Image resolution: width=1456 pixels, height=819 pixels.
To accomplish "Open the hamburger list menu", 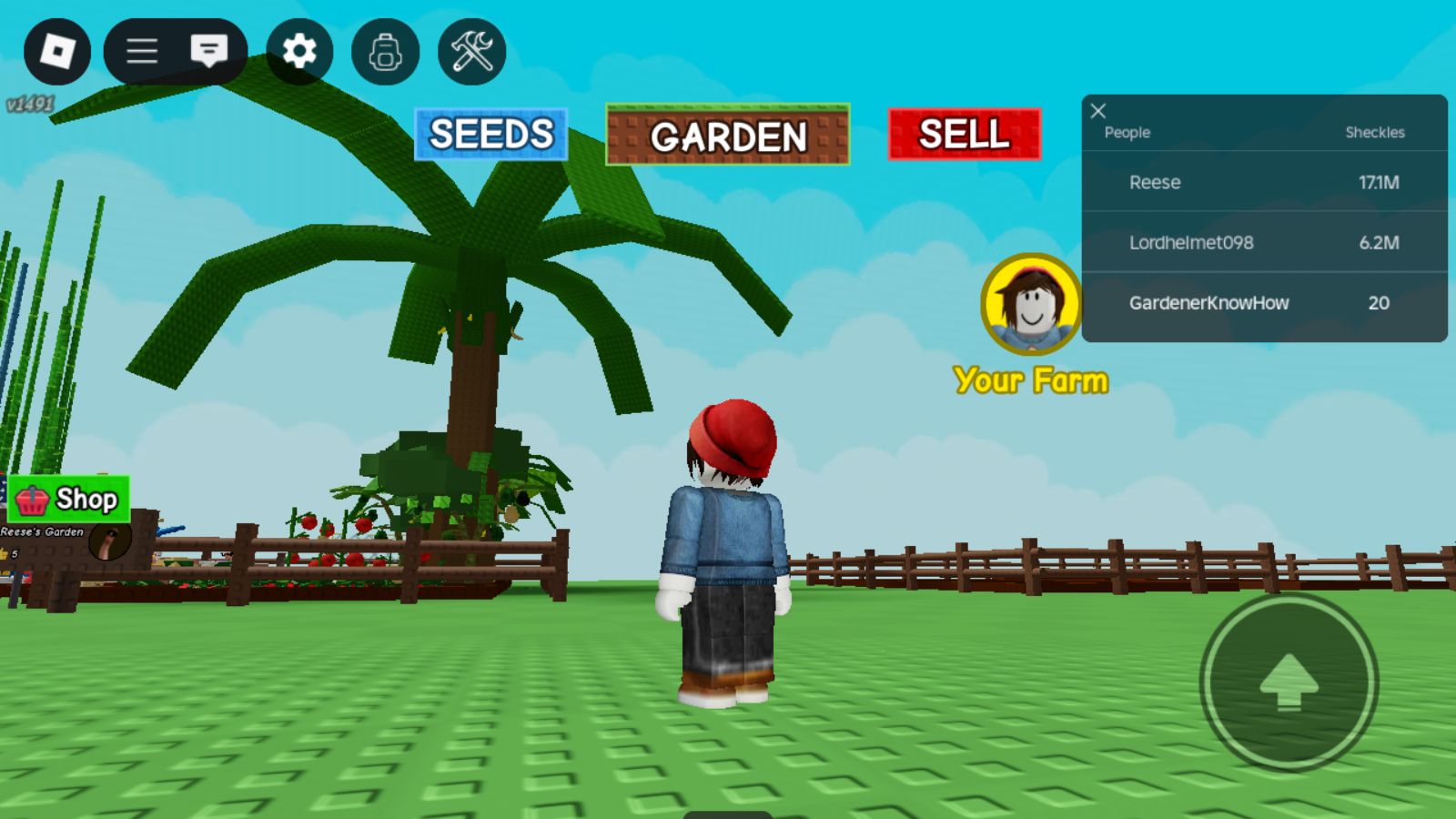I will pos(142,52).
